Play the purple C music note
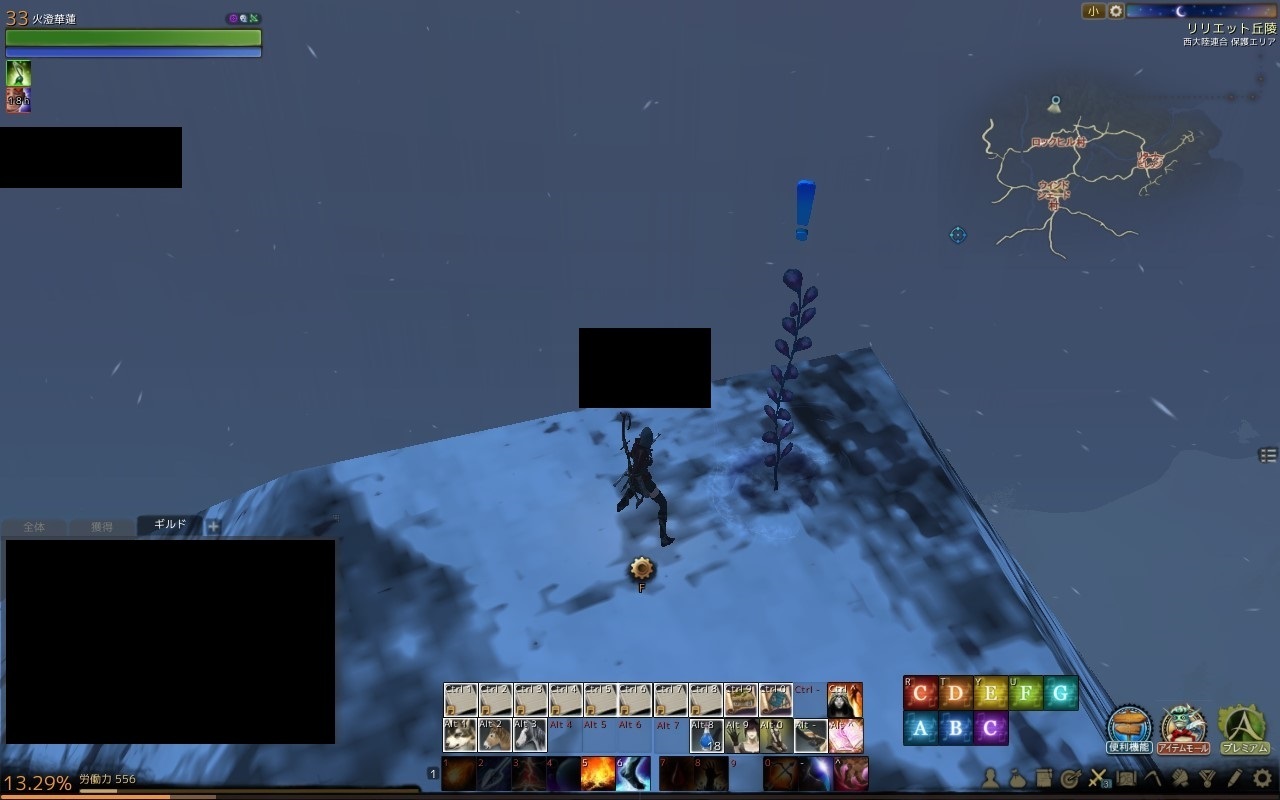Image resolution: width=1280 pixels, height=800 pixels. tap(990, 728)
